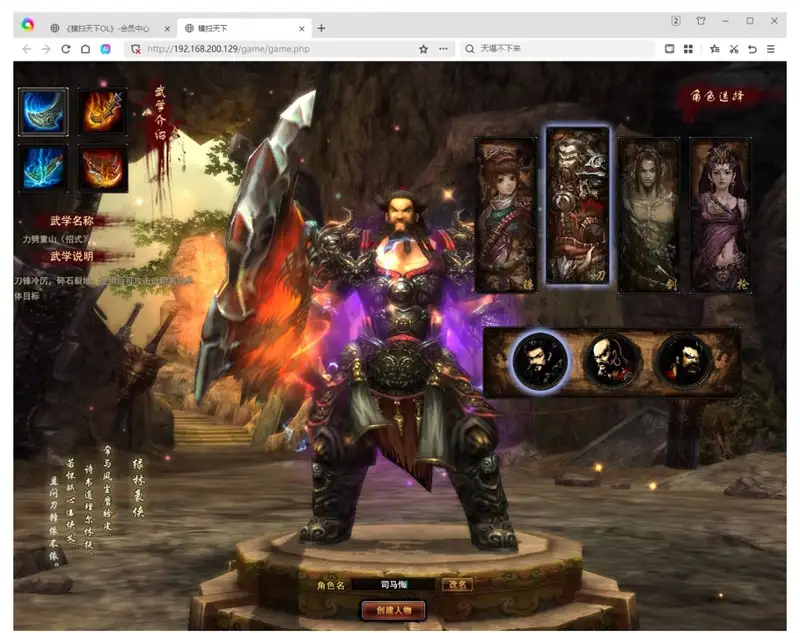The height and width of the screenshot is (633, 800).
Task: Pick the long-haired swordsman 剑 class card
Action: 648,215
